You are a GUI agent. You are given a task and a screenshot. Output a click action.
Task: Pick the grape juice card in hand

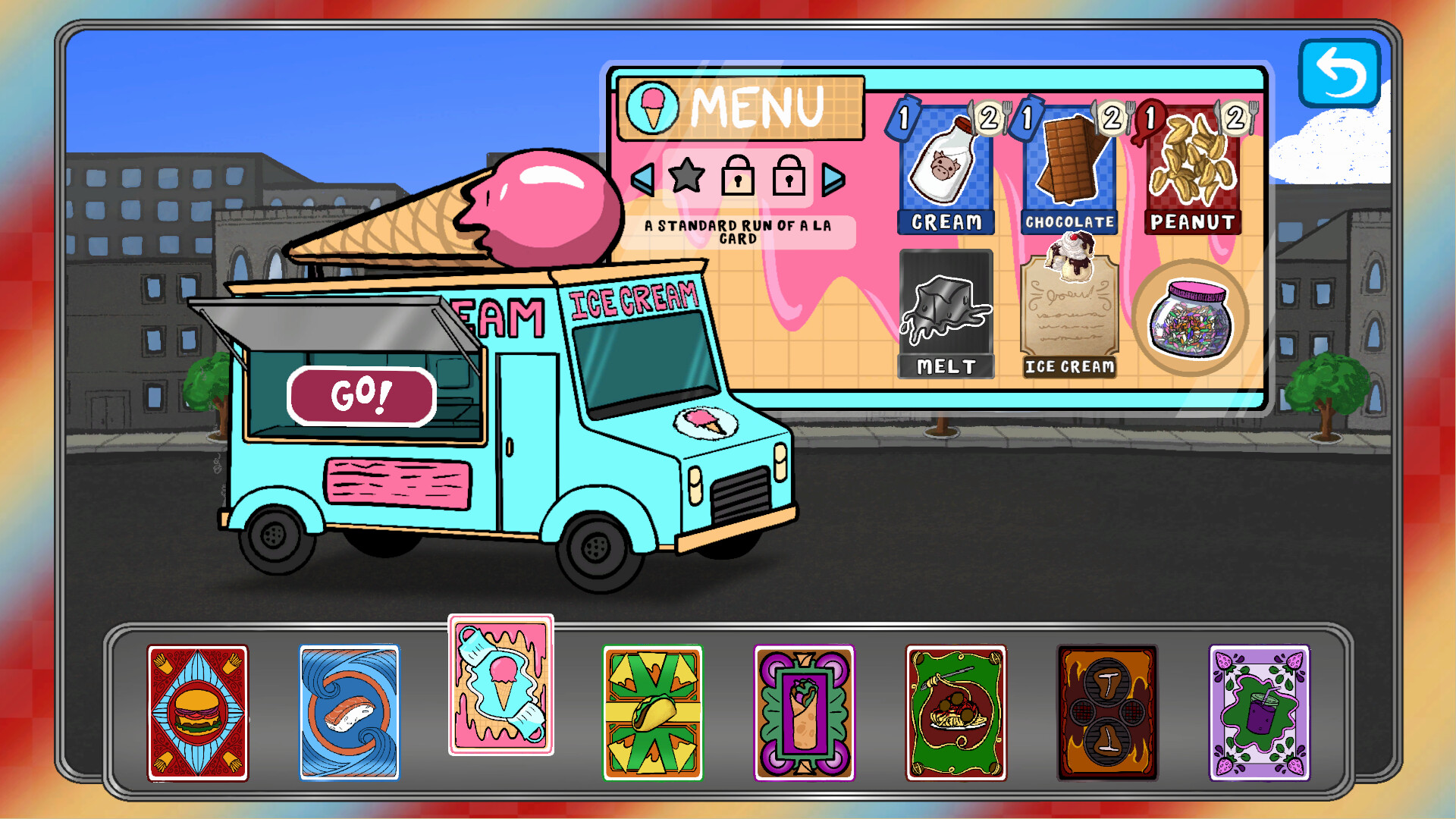pos(1260,713)
